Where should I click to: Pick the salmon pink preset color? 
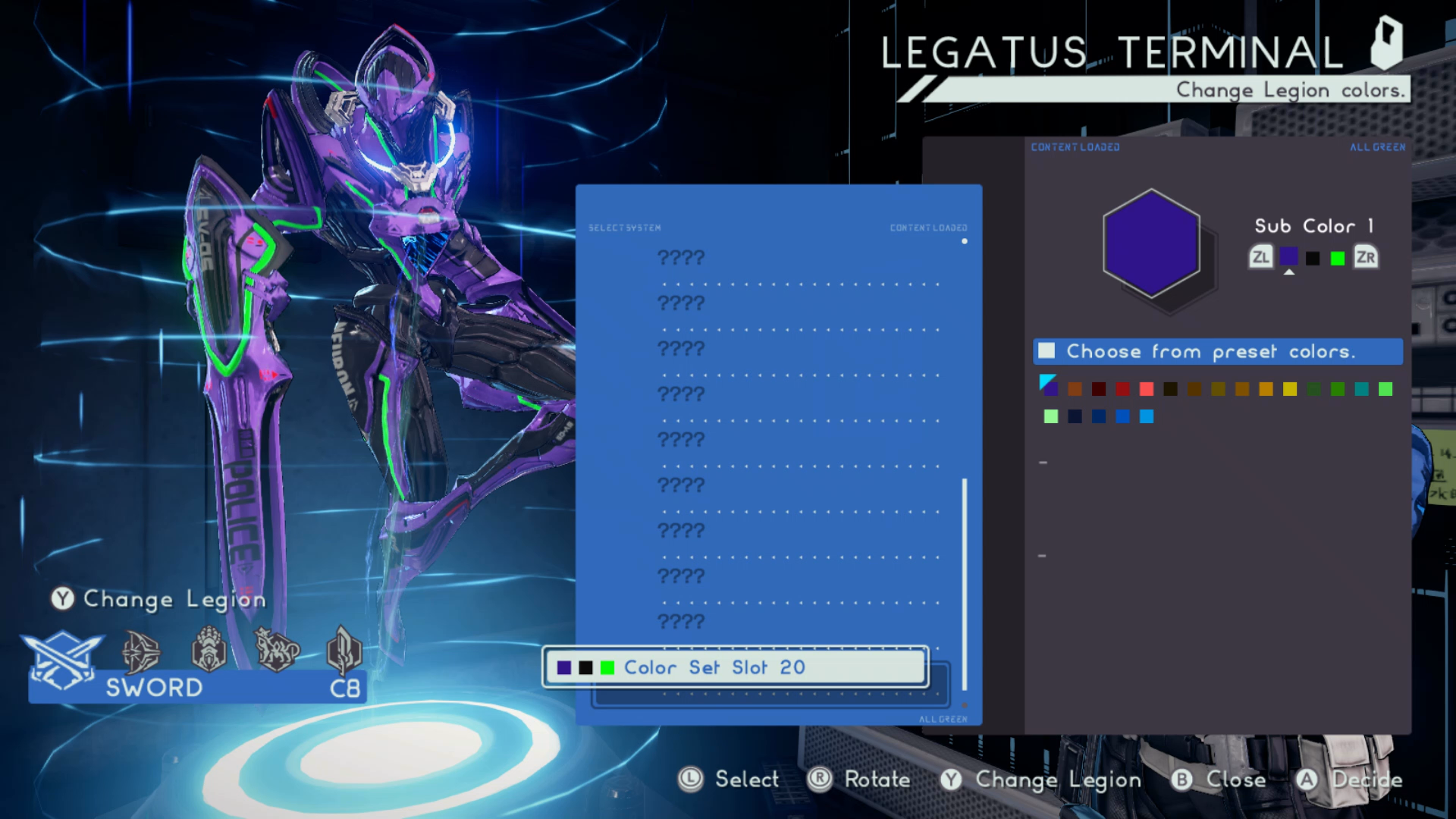1147,390
